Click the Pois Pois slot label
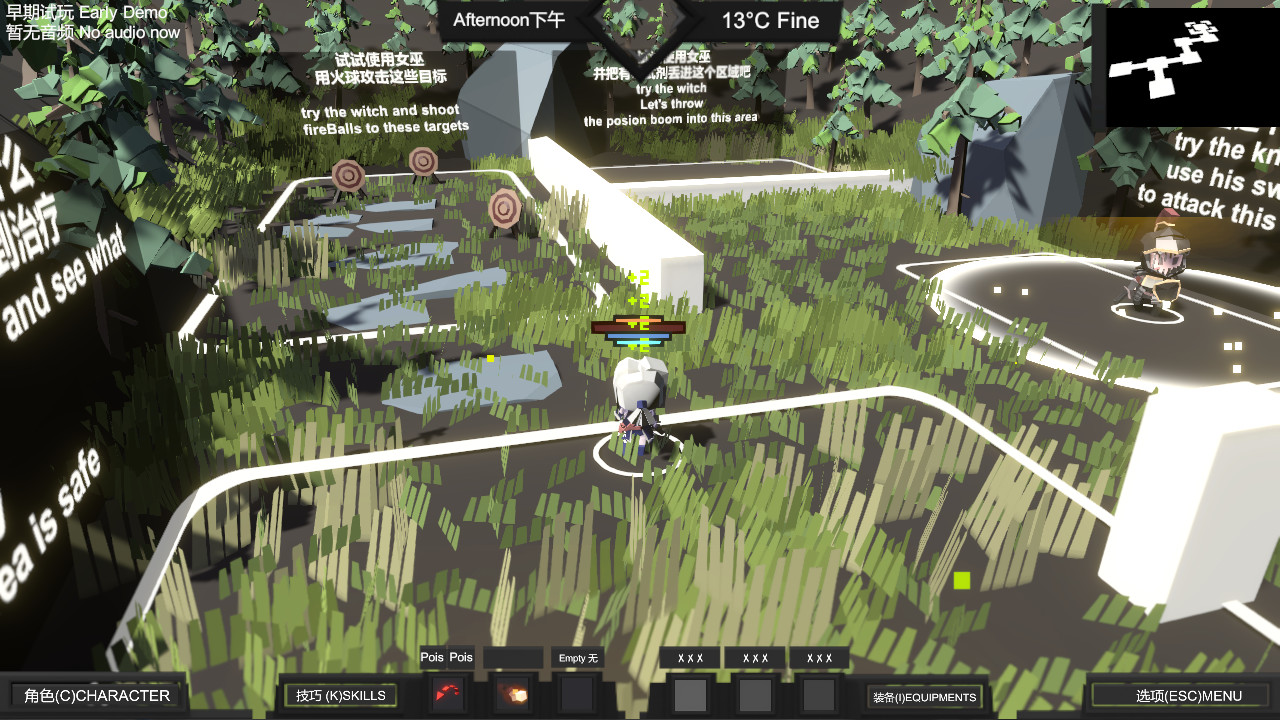The width and height of the screenshot is (1280, 720). tap(447, 657)
